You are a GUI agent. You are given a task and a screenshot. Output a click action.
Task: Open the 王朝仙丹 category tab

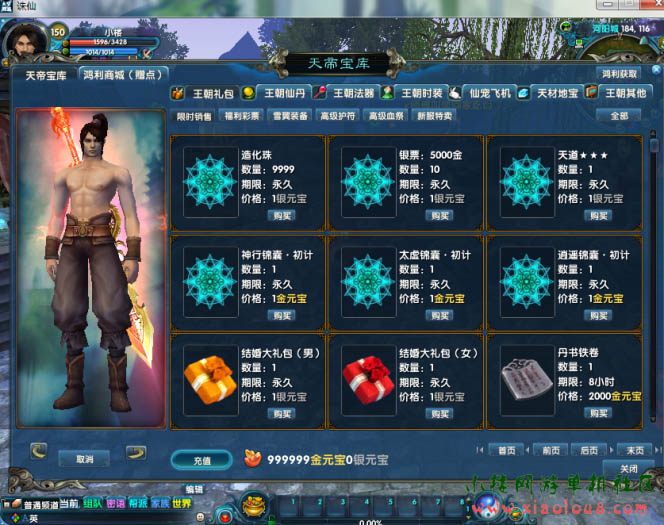pos(280,93)
